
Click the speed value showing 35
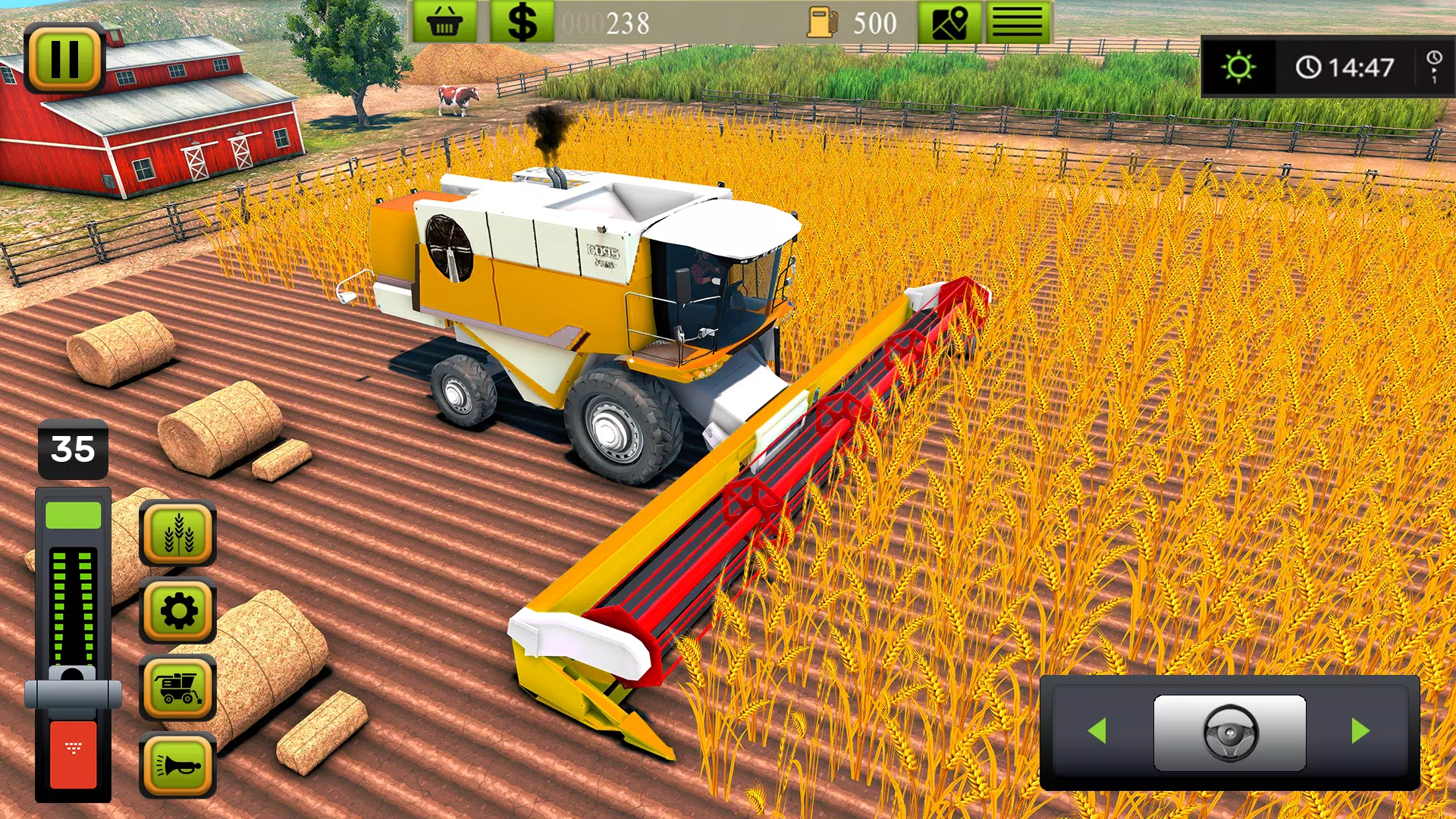(x=74, y=448)
